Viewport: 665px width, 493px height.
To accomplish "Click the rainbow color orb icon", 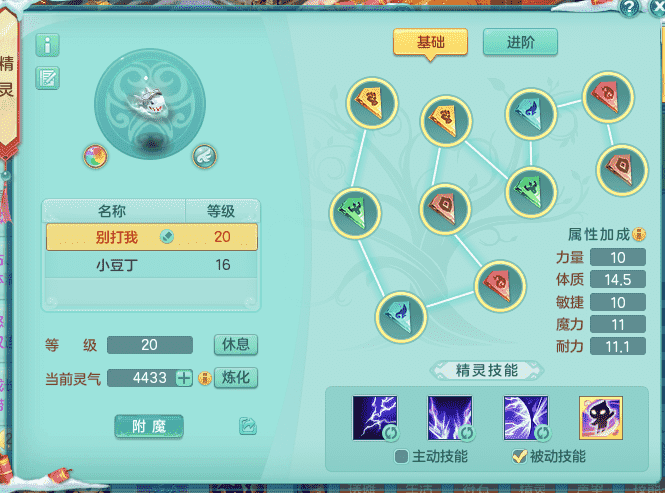I will [97, 156].
